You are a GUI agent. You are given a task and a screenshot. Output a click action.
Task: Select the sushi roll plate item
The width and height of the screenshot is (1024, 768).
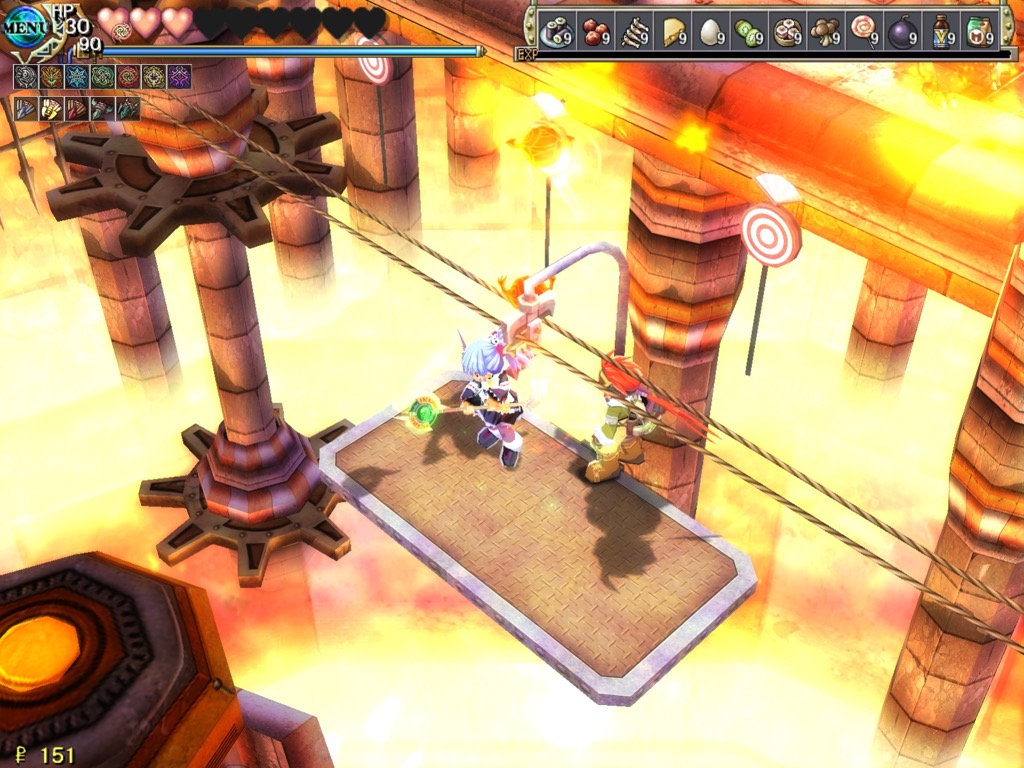point(556,32)
